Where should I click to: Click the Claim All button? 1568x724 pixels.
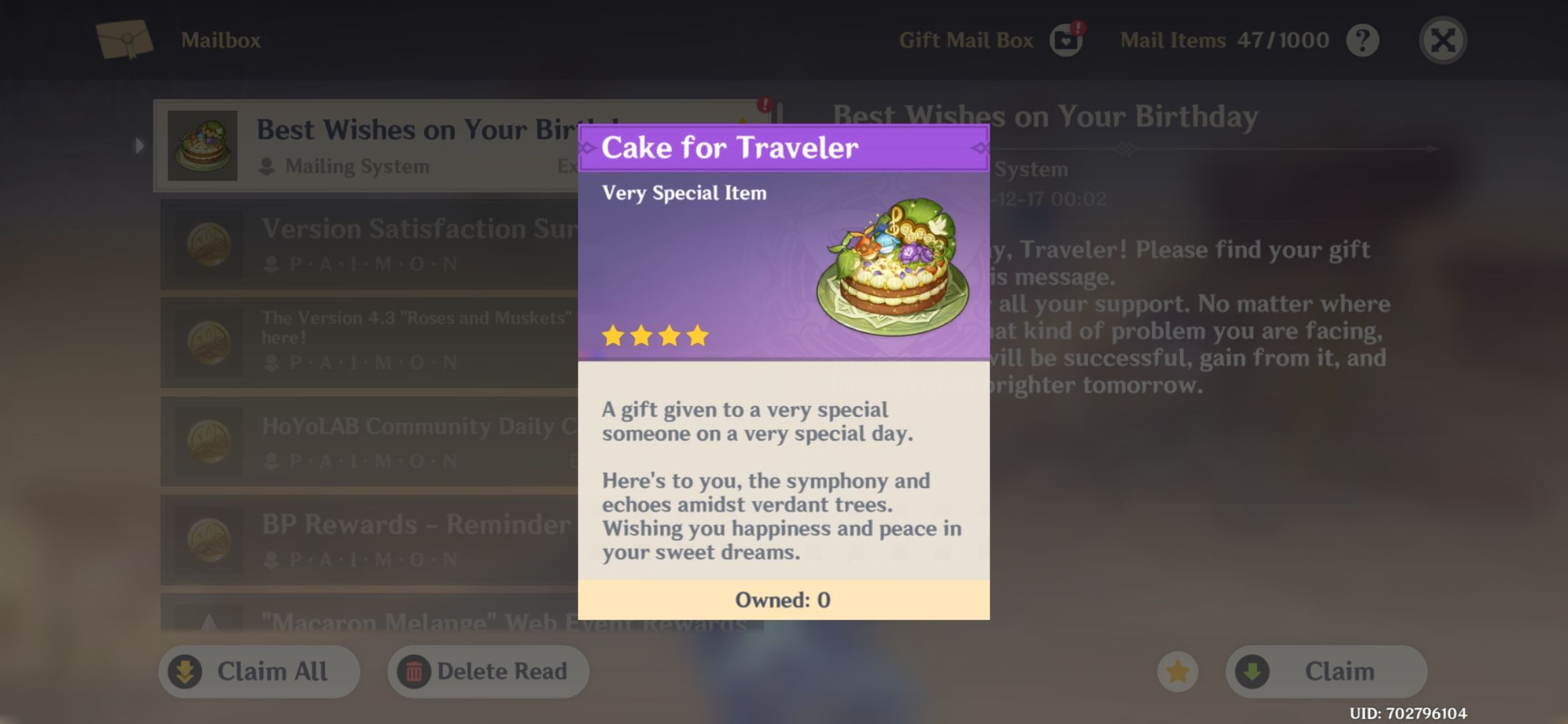pos(258,671)
